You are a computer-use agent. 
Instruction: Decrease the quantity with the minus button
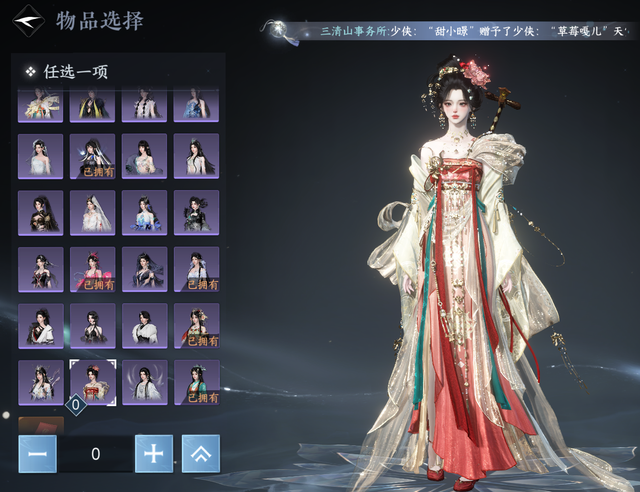[37, 454]
